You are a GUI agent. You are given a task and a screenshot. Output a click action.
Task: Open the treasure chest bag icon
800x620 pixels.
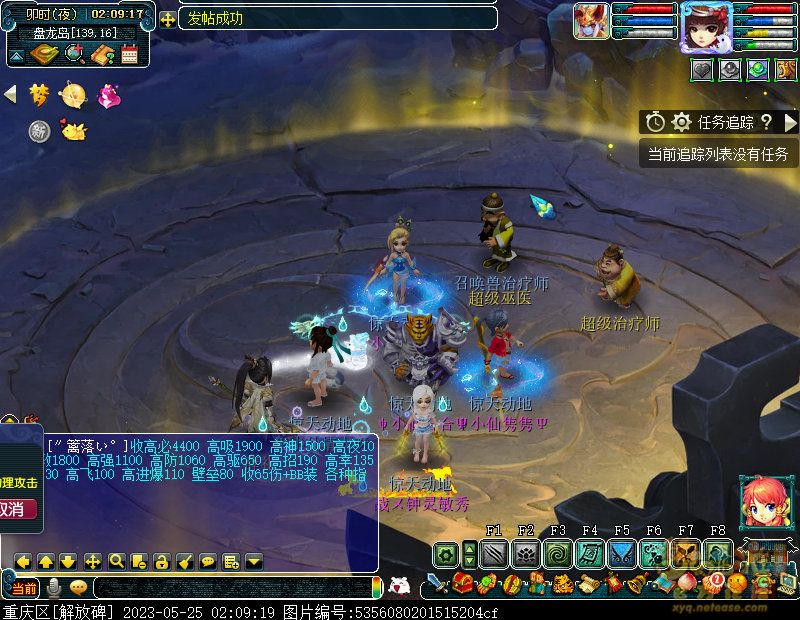(462, 584)
